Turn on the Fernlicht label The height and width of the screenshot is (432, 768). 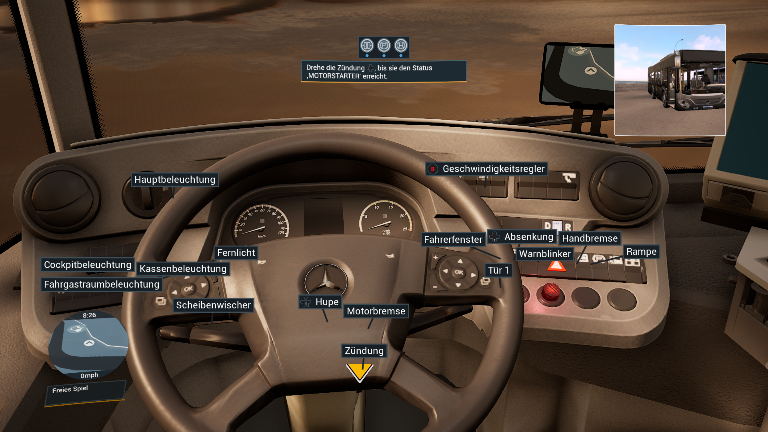pos(236,253)
